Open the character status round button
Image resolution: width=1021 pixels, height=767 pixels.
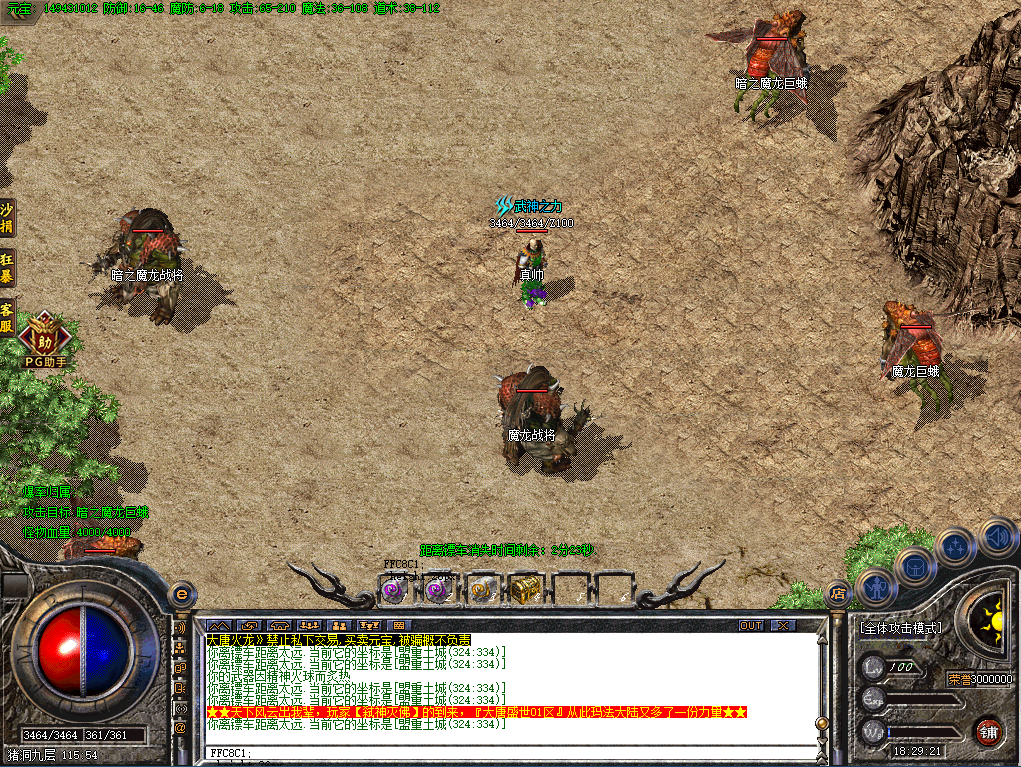[x=877, y=588]
